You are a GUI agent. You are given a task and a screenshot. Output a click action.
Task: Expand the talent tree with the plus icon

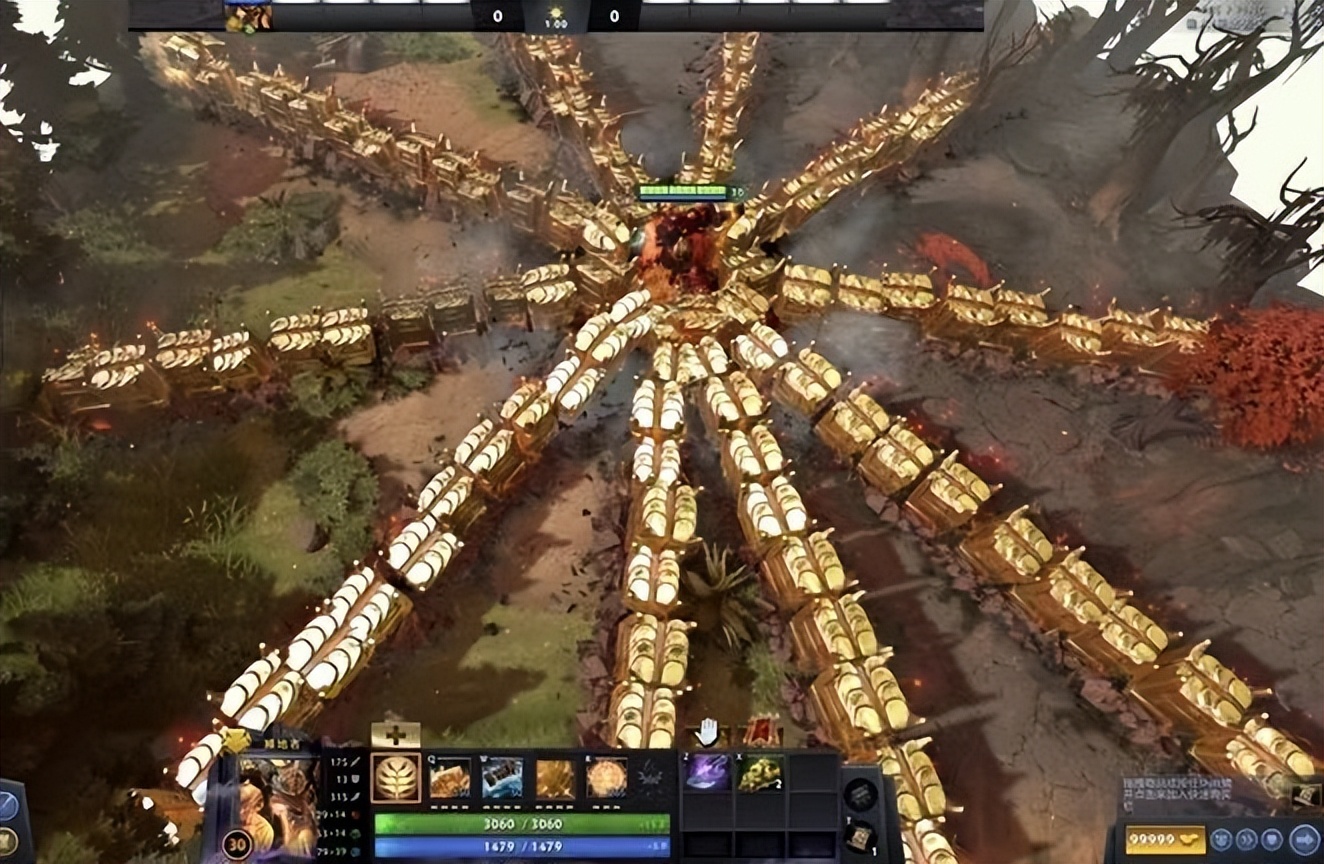(x=394, y=733)
